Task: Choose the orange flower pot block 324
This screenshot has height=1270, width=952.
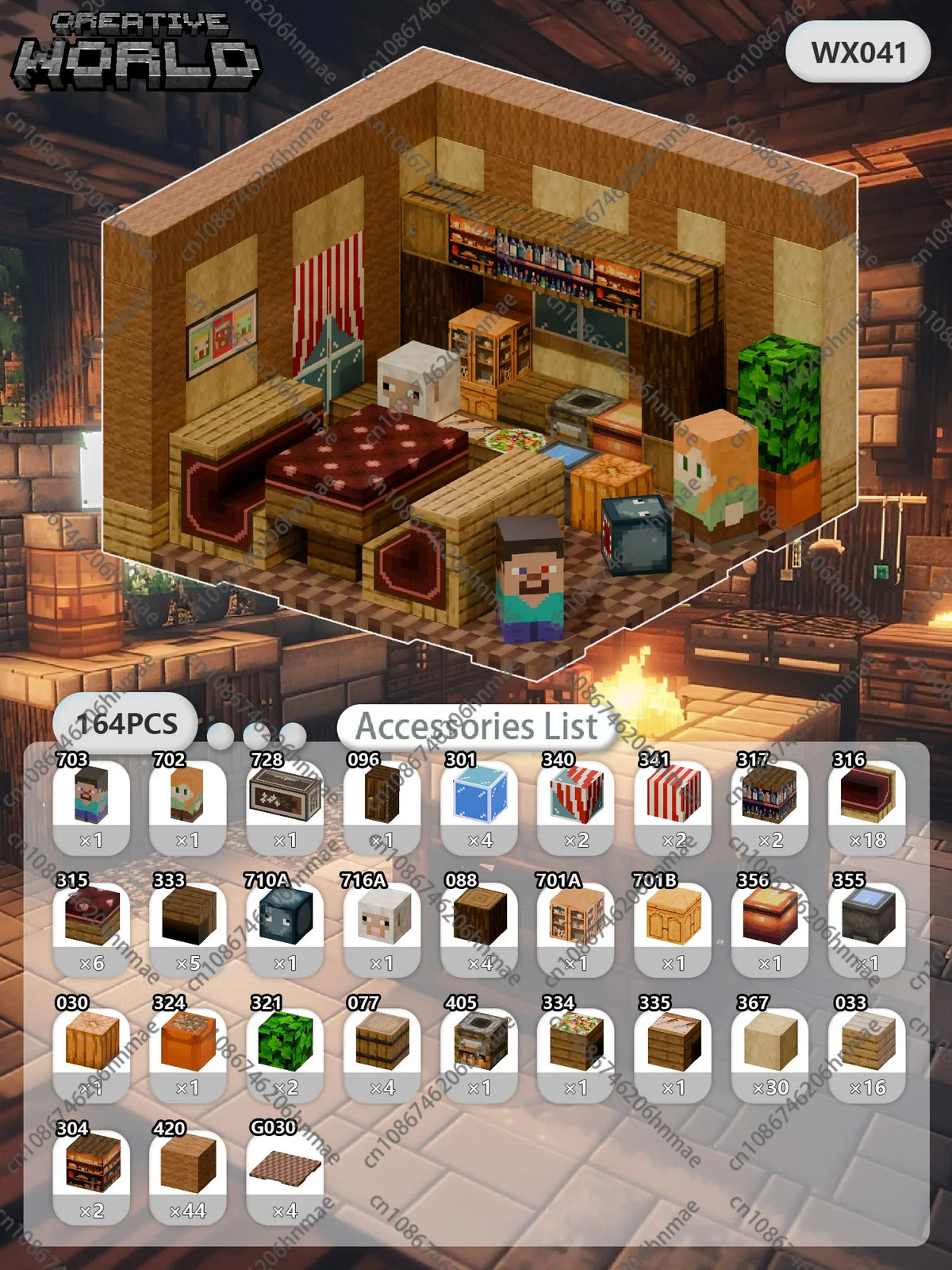Action: point(188,1041)
